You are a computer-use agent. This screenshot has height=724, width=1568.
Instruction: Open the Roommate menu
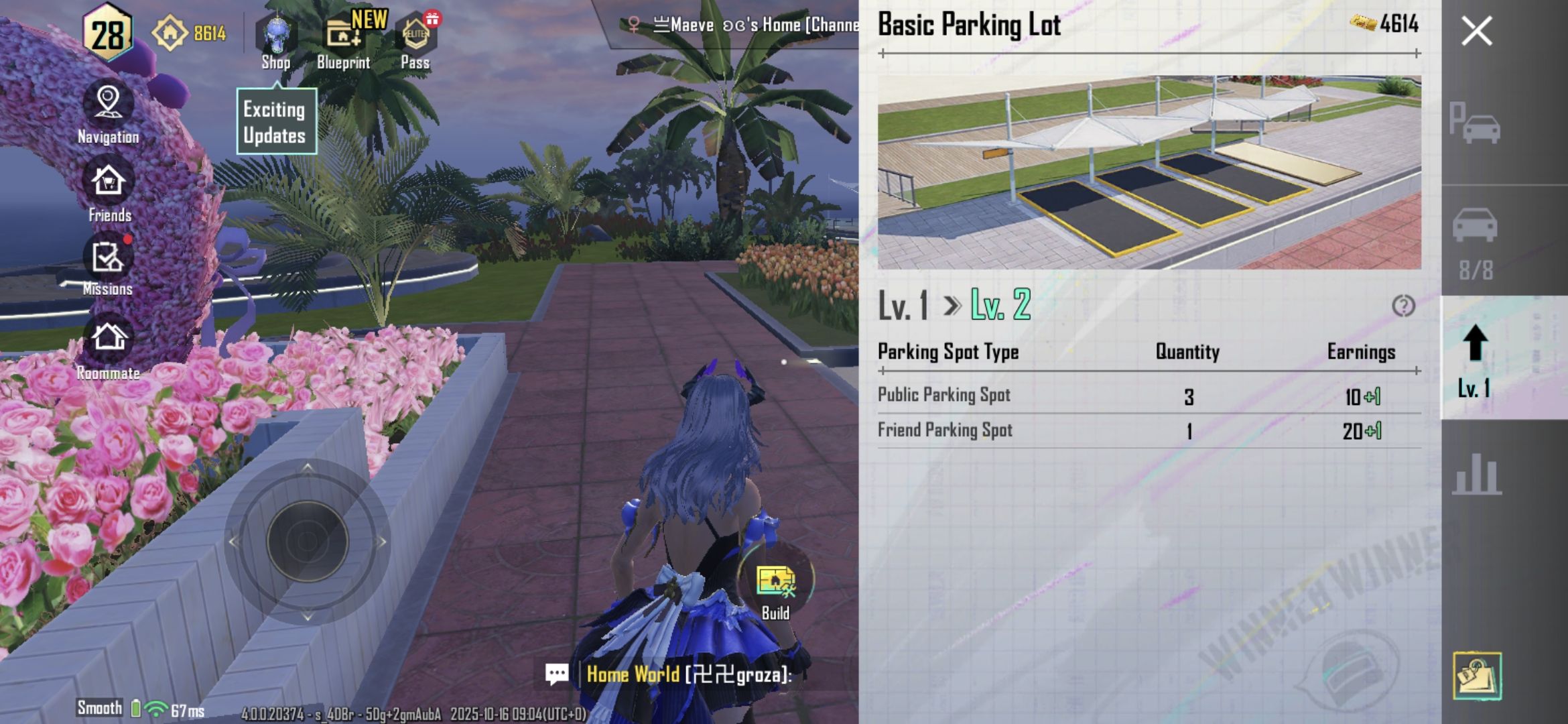[109, 347]
